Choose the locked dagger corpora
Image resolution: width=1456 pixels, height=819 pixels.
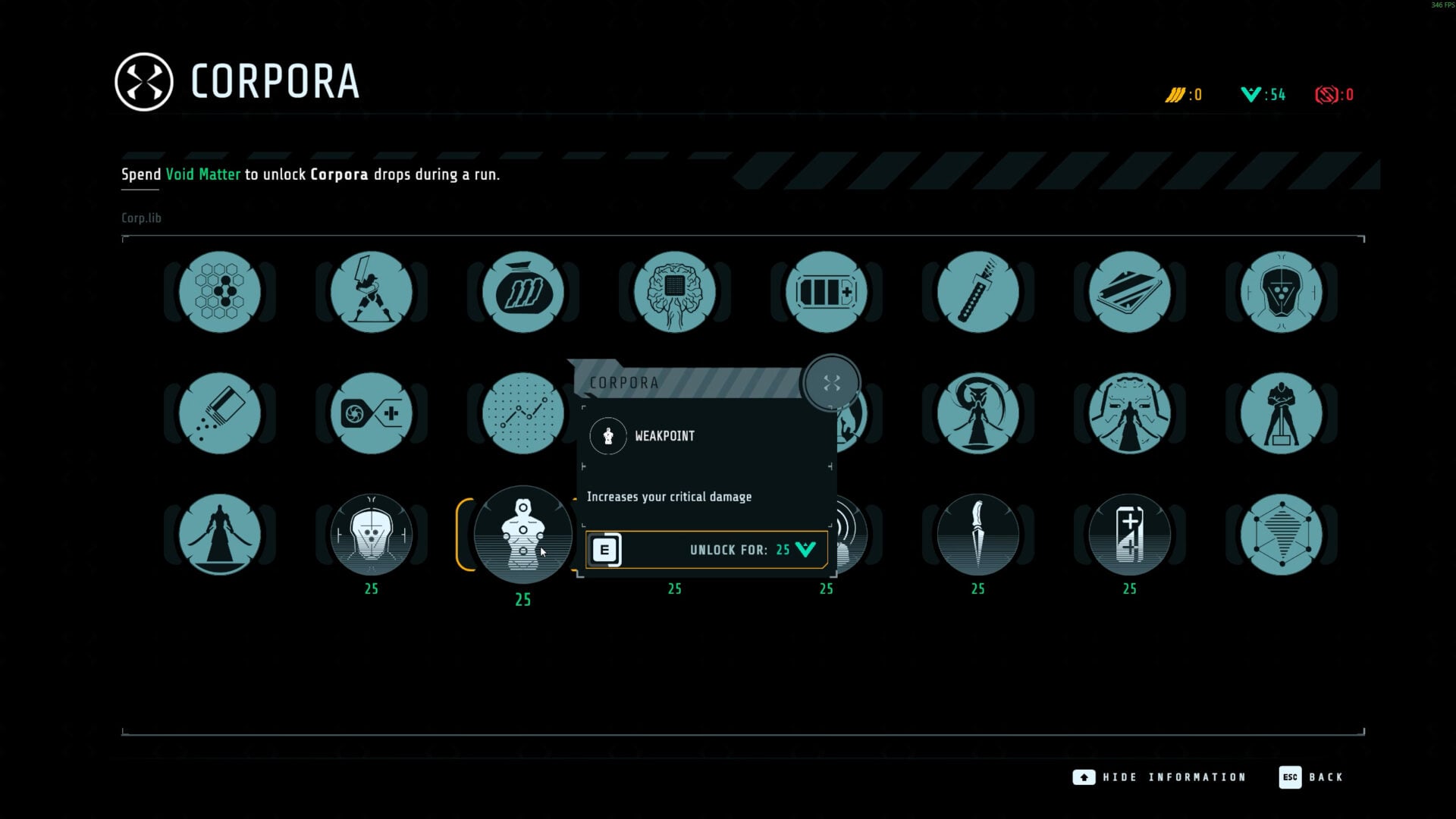(978, 535)
